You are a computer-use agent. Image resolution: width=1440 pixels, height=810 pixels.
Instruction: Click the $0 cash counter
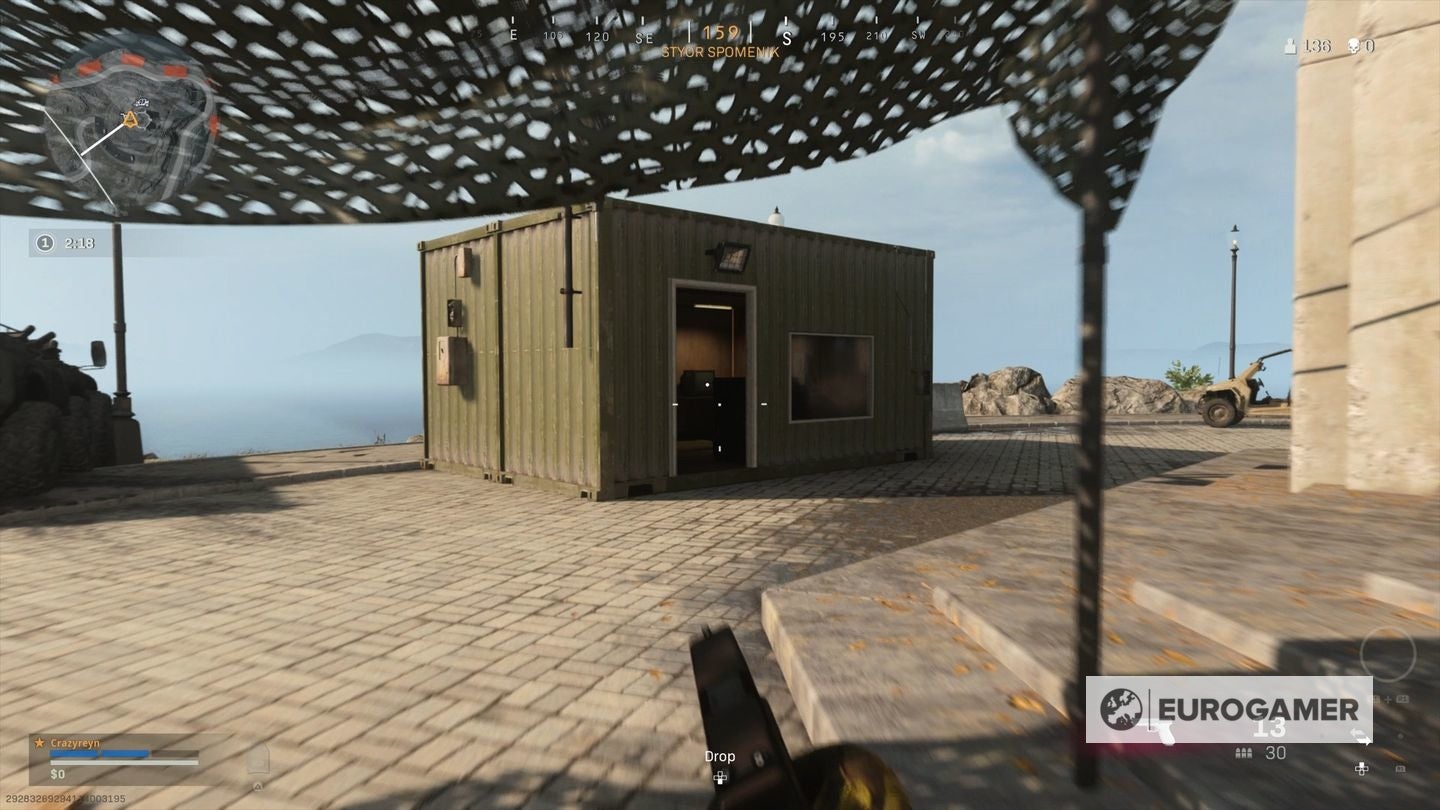click(x=56, y=773)
